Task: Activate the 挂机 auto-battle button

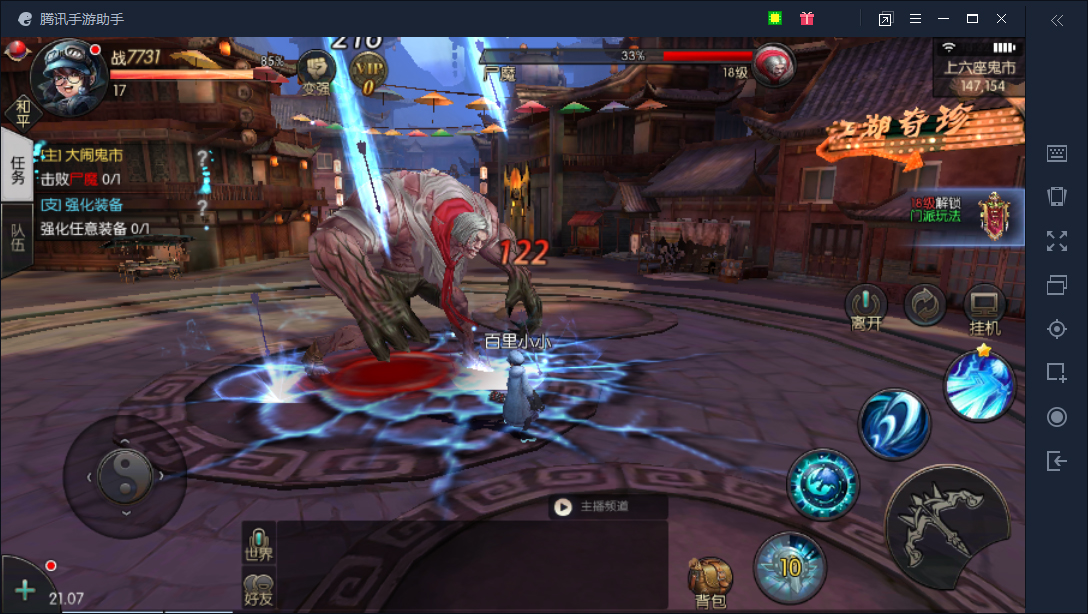Action: point(984,308)
